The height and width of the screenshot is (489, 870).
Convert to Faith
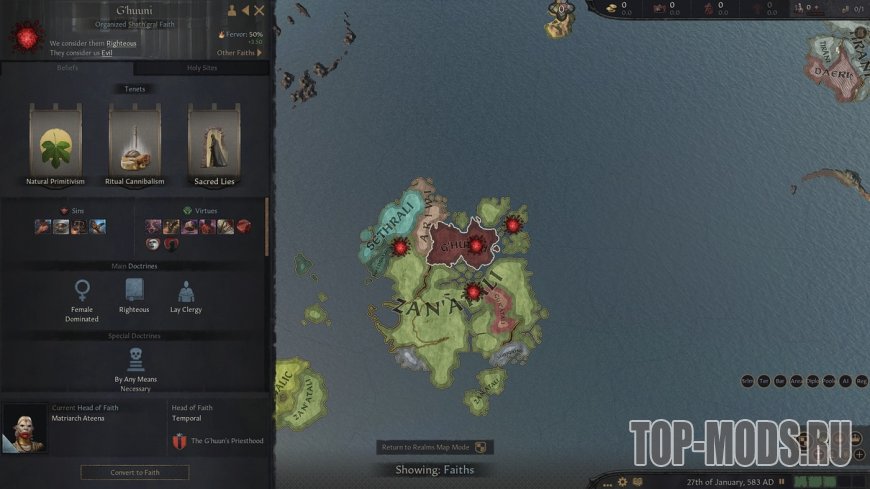tap(135, 472)
